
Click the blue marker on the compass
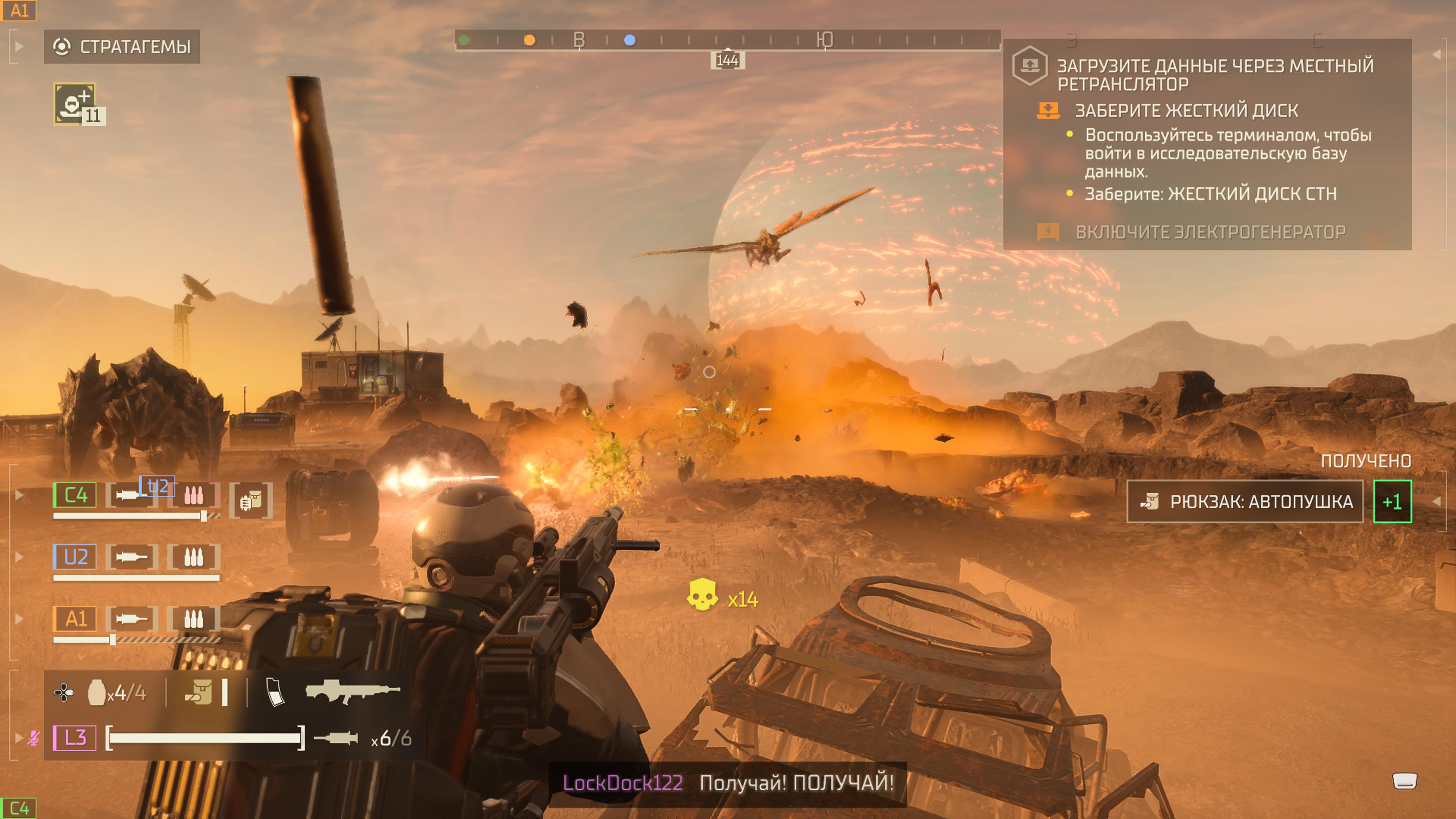(x=630, y=40)
